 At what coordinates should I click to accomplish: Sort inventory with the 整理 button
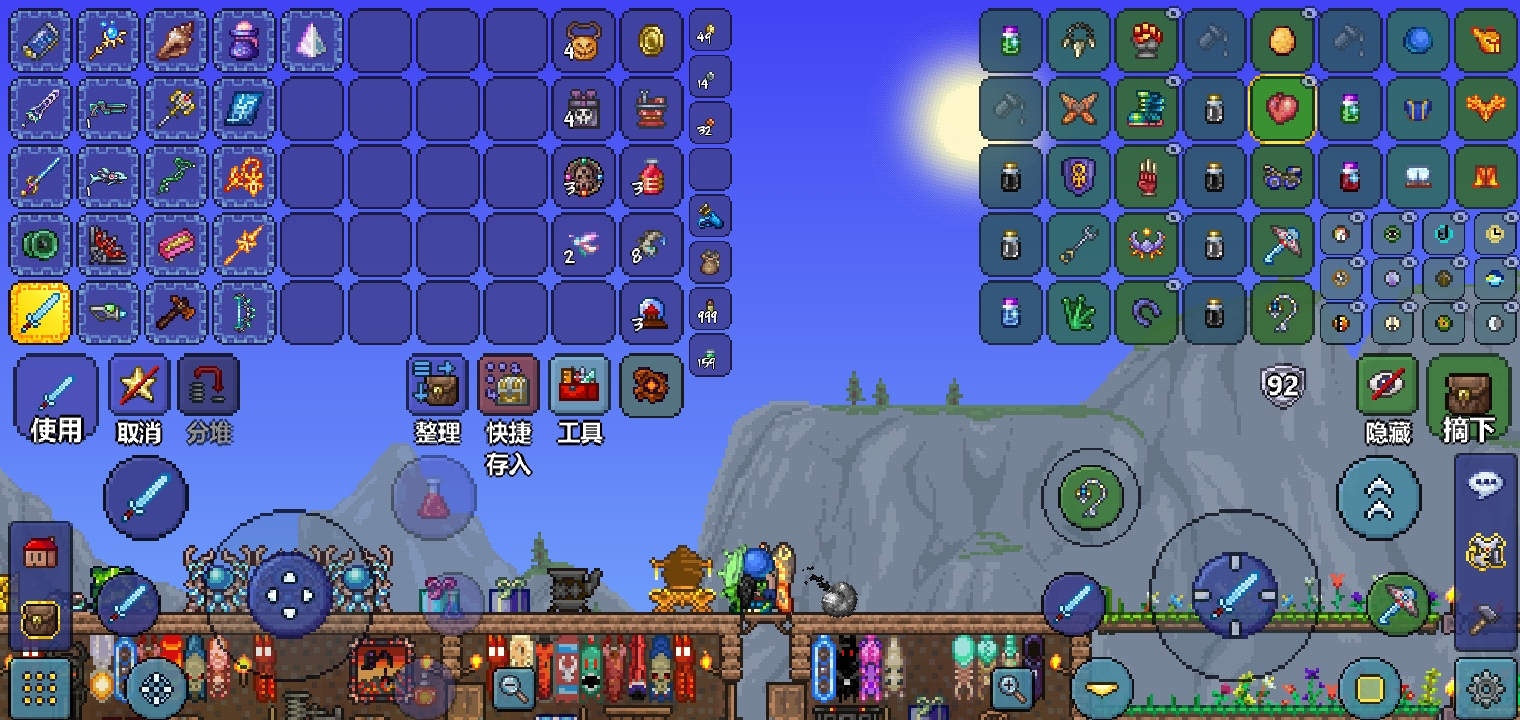437,387
